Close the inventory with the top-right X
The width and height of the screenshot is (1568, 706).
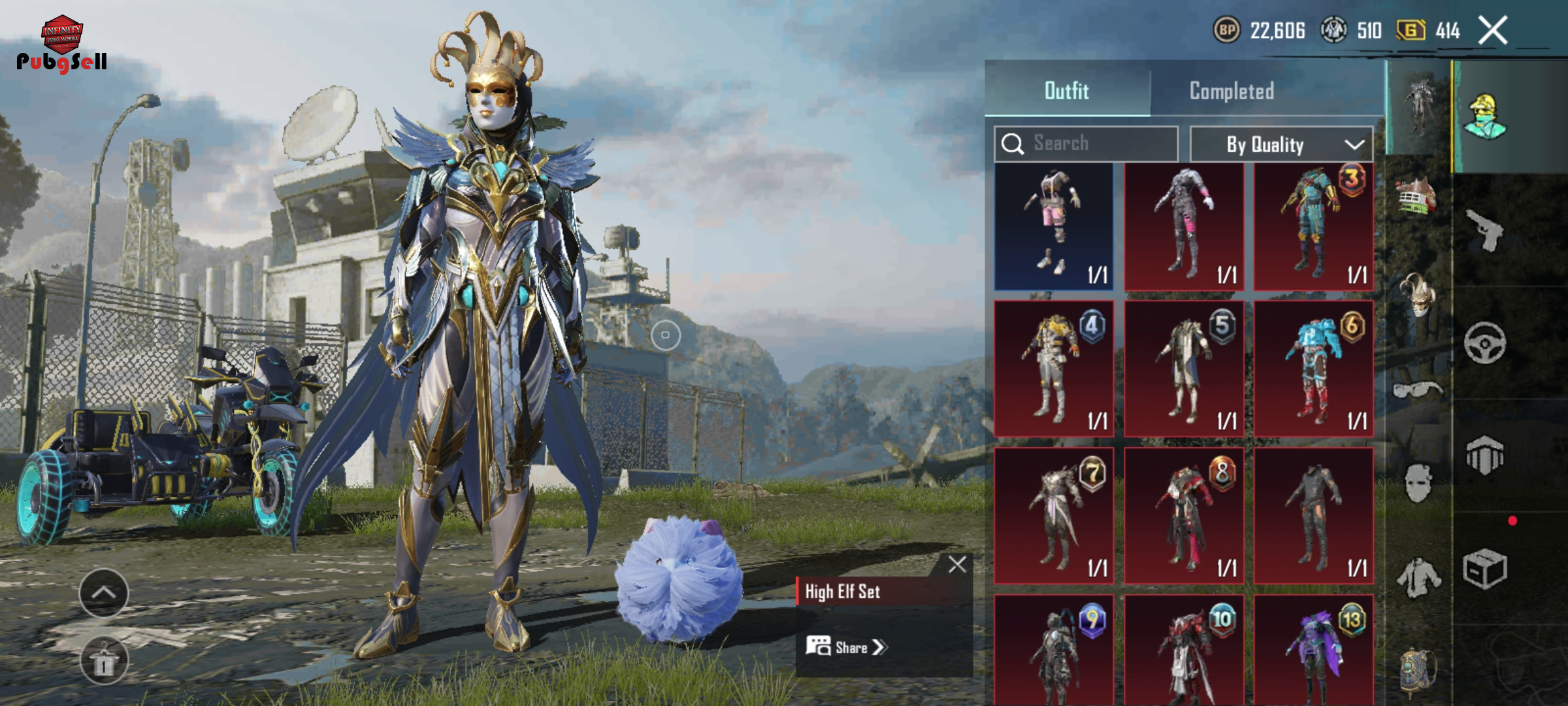(x=1493, y=31)
